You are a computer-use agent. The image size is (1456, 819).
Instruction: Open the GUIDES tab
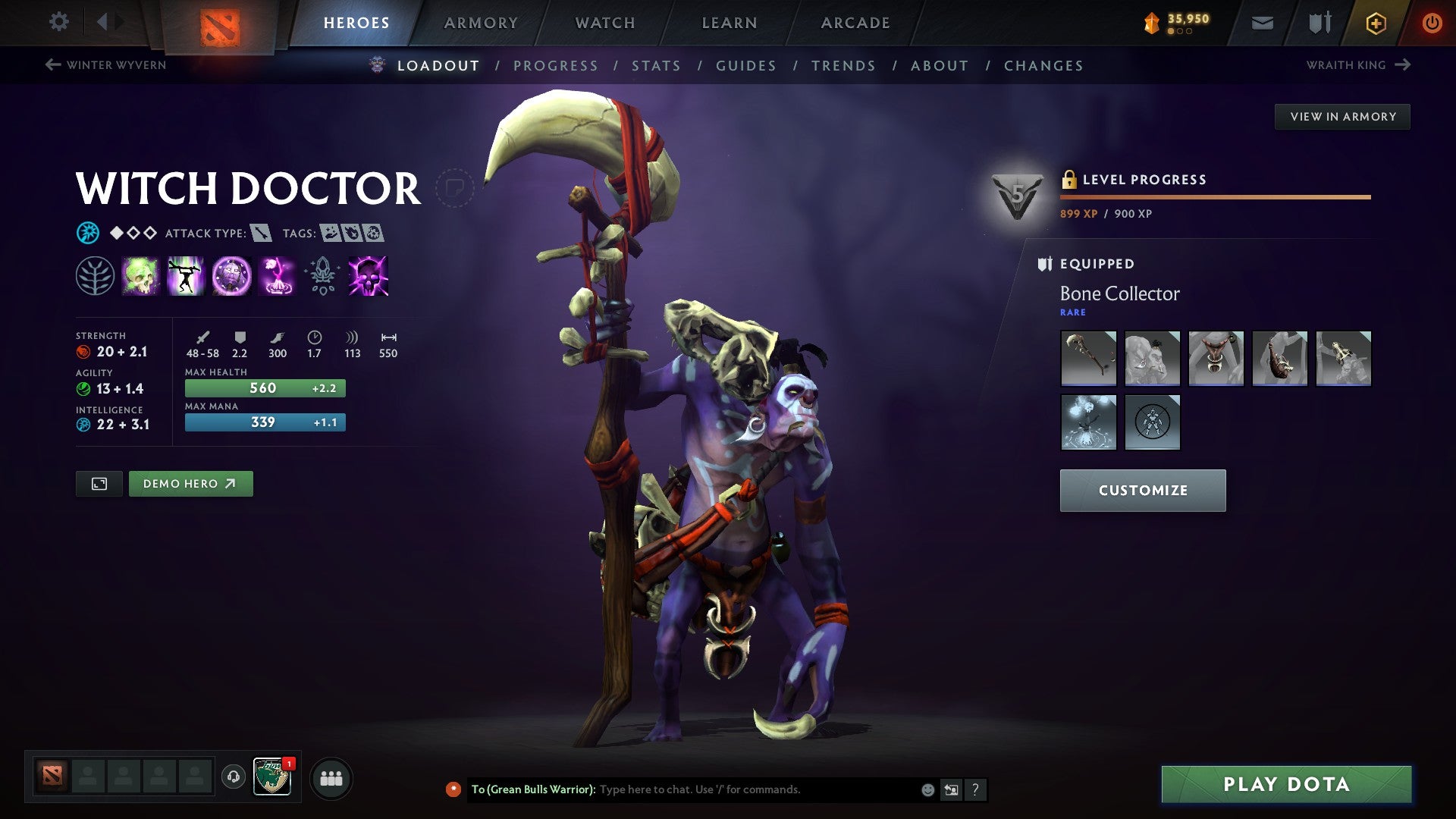(x=745, y=66)
